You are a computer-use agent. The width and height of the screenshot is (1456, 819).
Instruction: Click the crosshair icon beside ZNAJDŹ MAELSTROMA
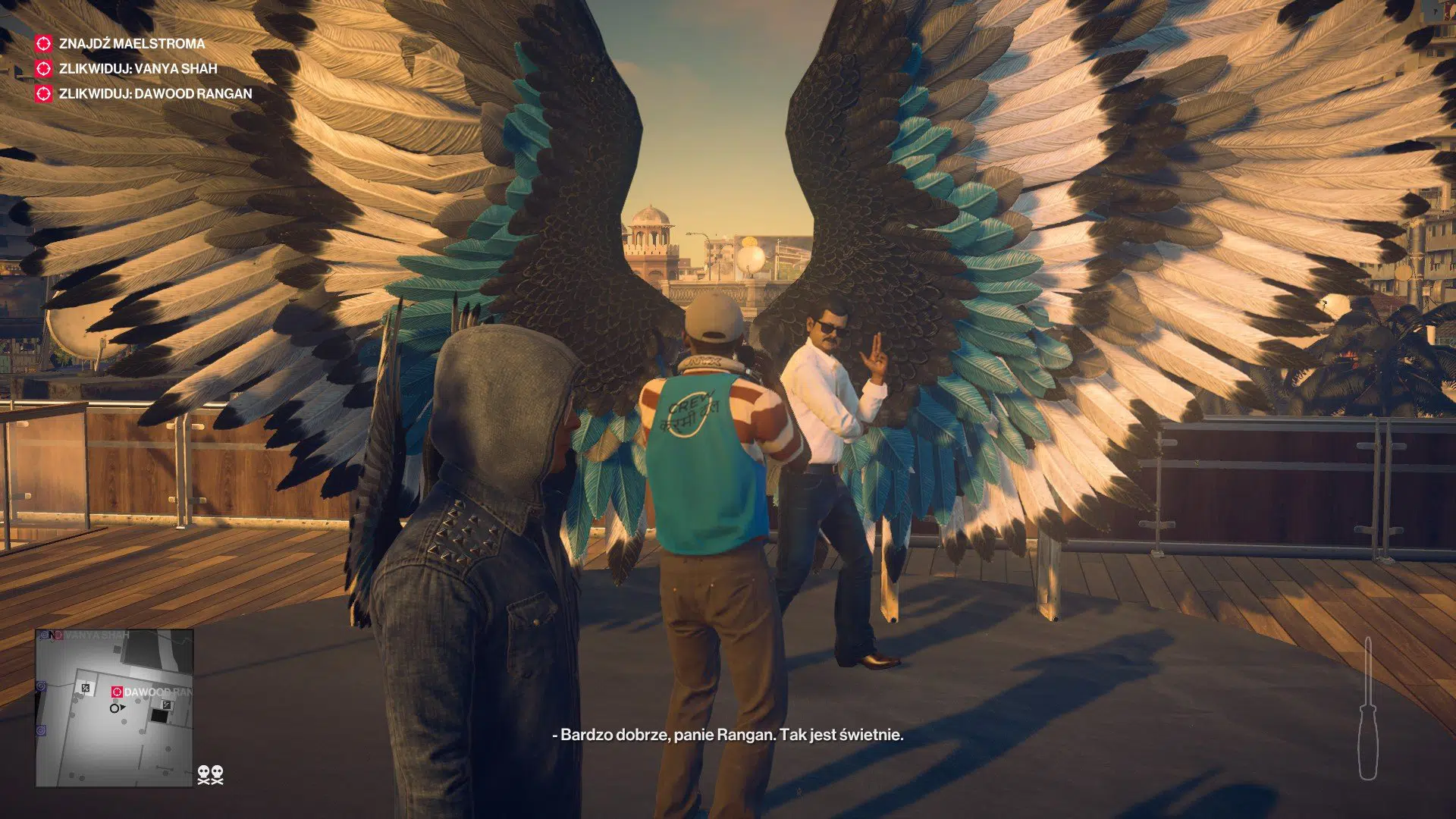42,45
